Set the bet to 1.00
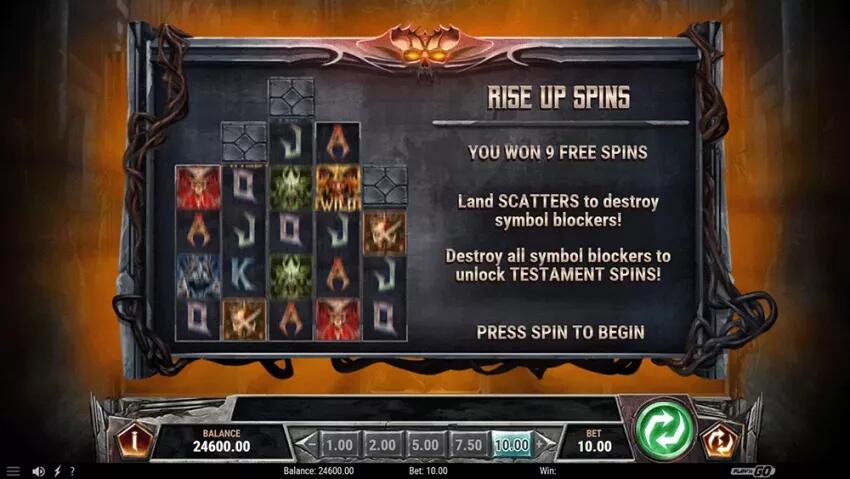This screenshot has height=479, width=850. click(340, 444)
